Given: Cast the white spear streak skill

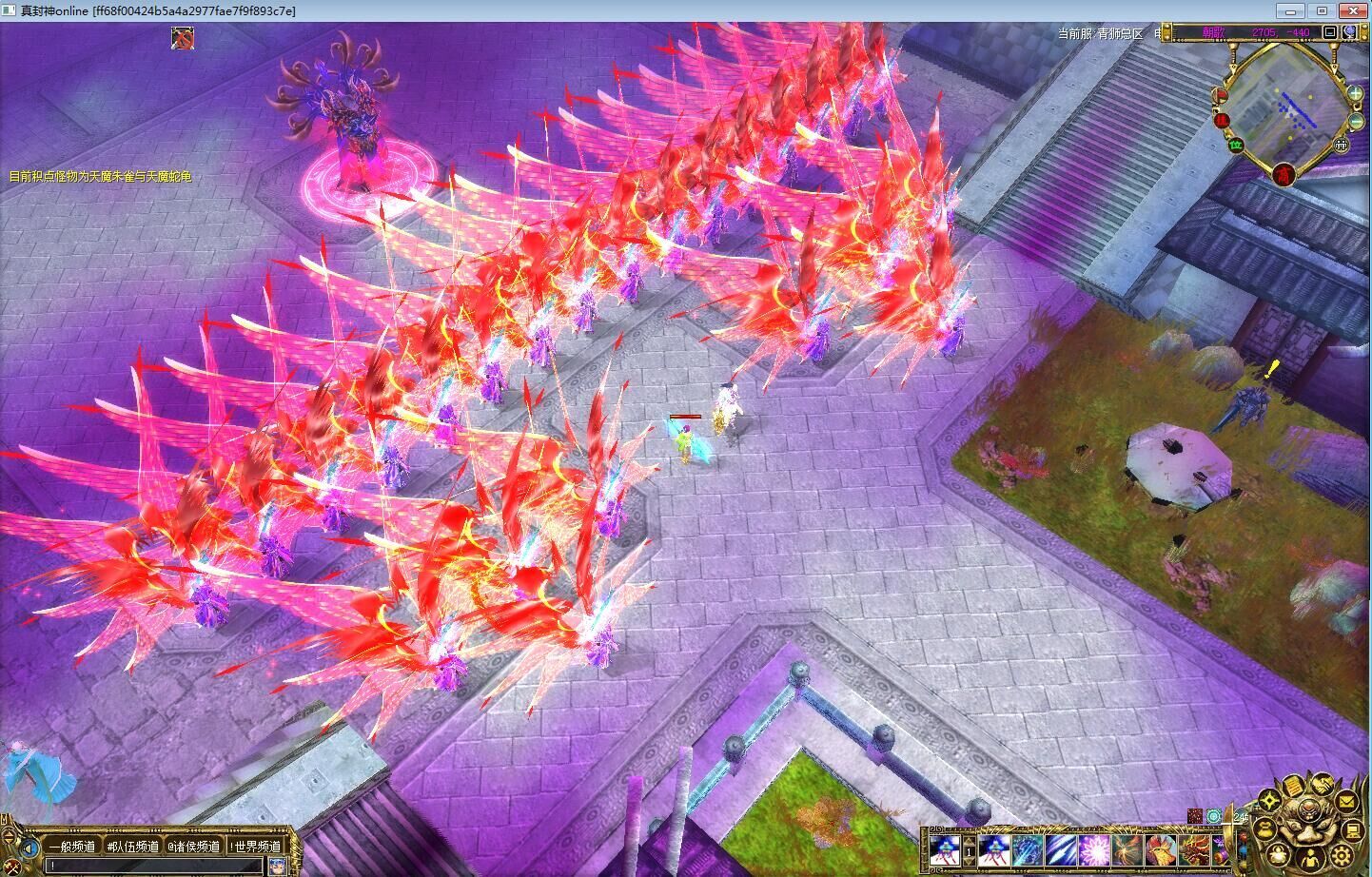Looking at the screenshot, I should (x=1059, y=848).
